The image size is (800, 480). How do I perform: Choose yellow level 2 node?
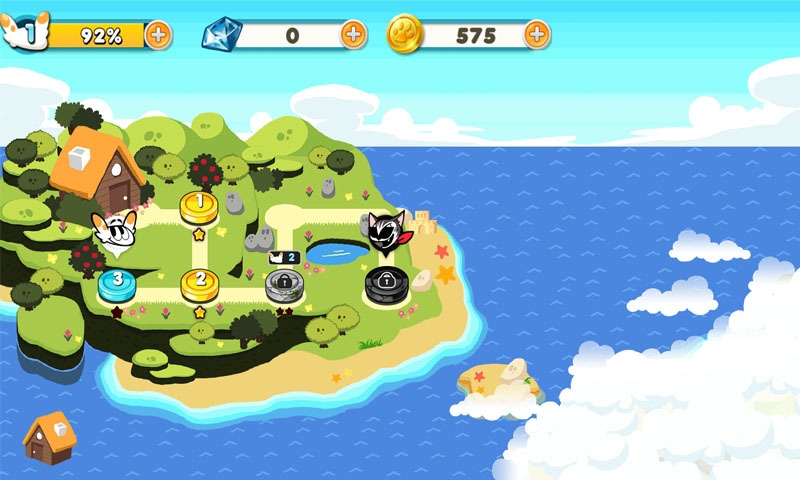200,284
